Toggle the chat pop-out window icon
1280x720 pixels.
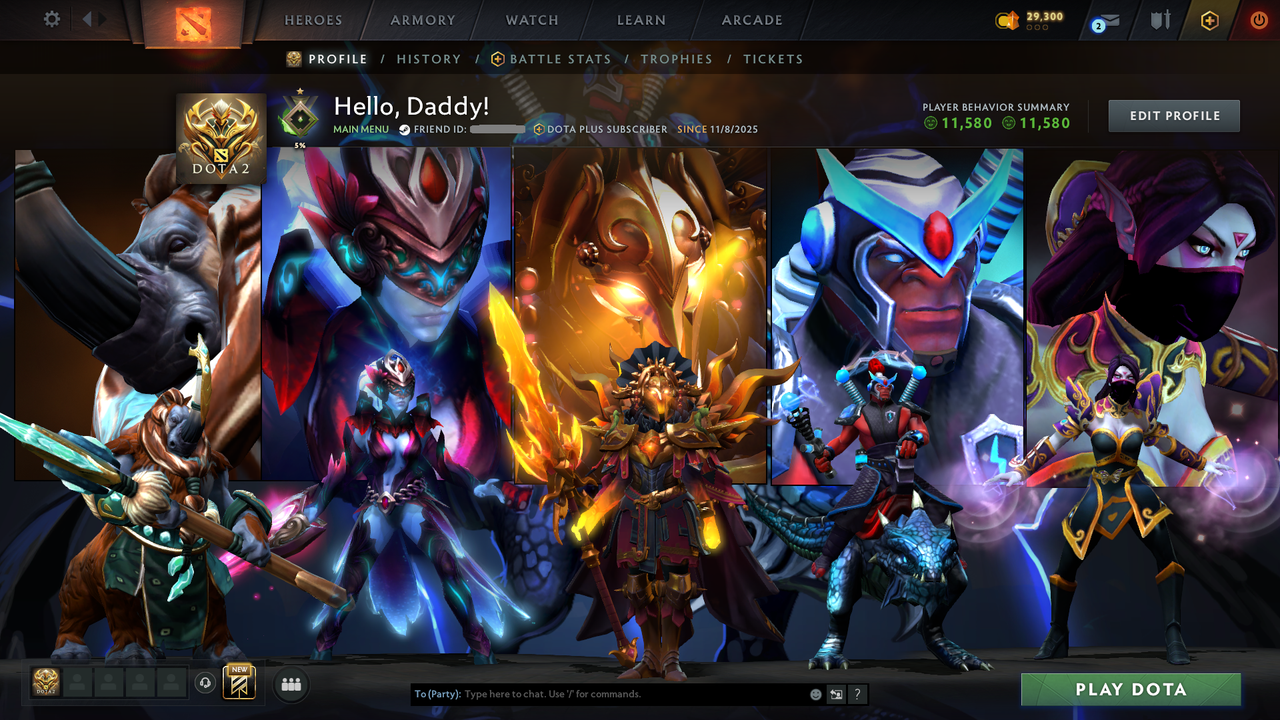[834, 693]
